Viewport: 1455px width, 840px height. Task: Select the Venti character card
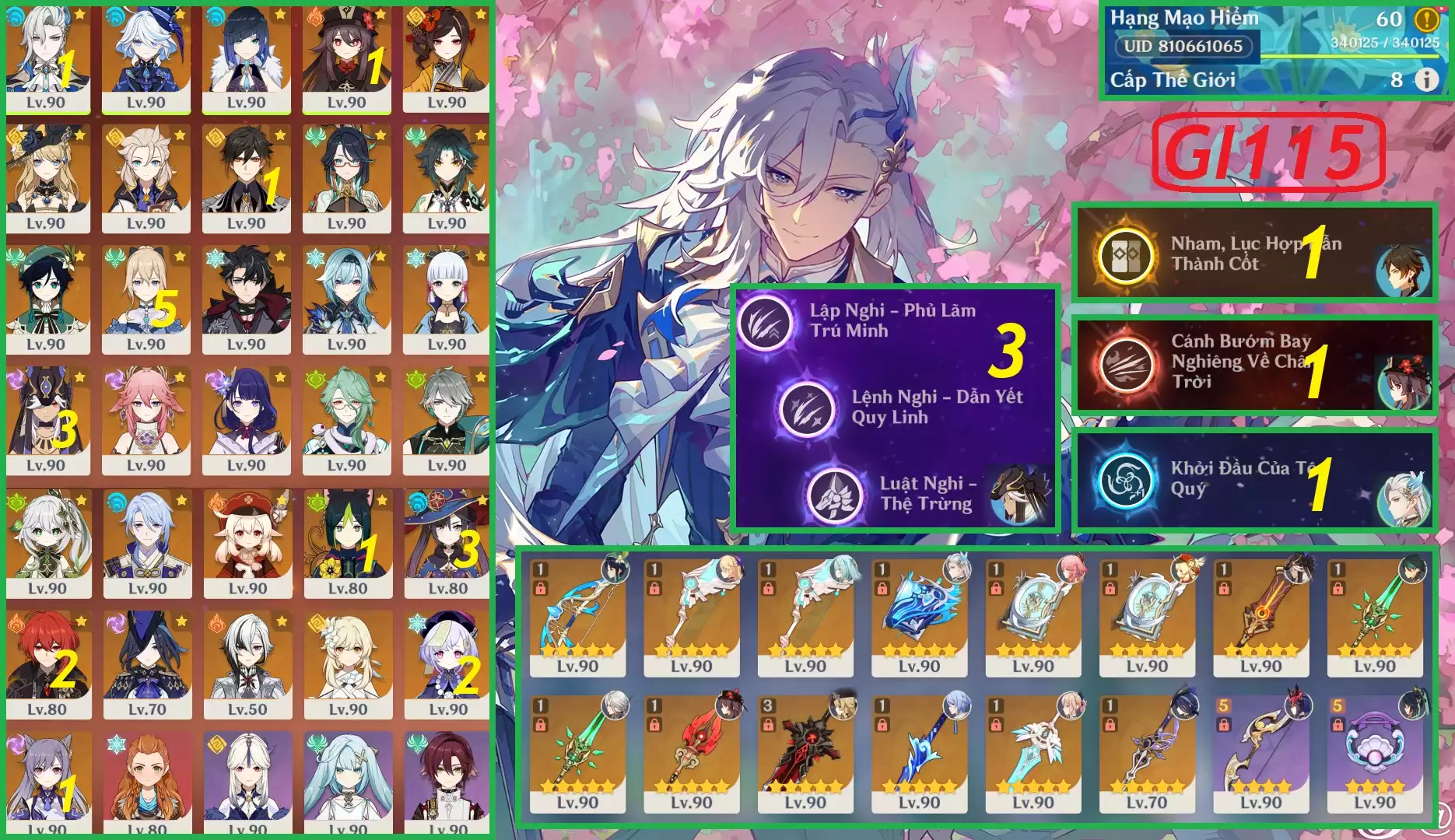(47, 299)
